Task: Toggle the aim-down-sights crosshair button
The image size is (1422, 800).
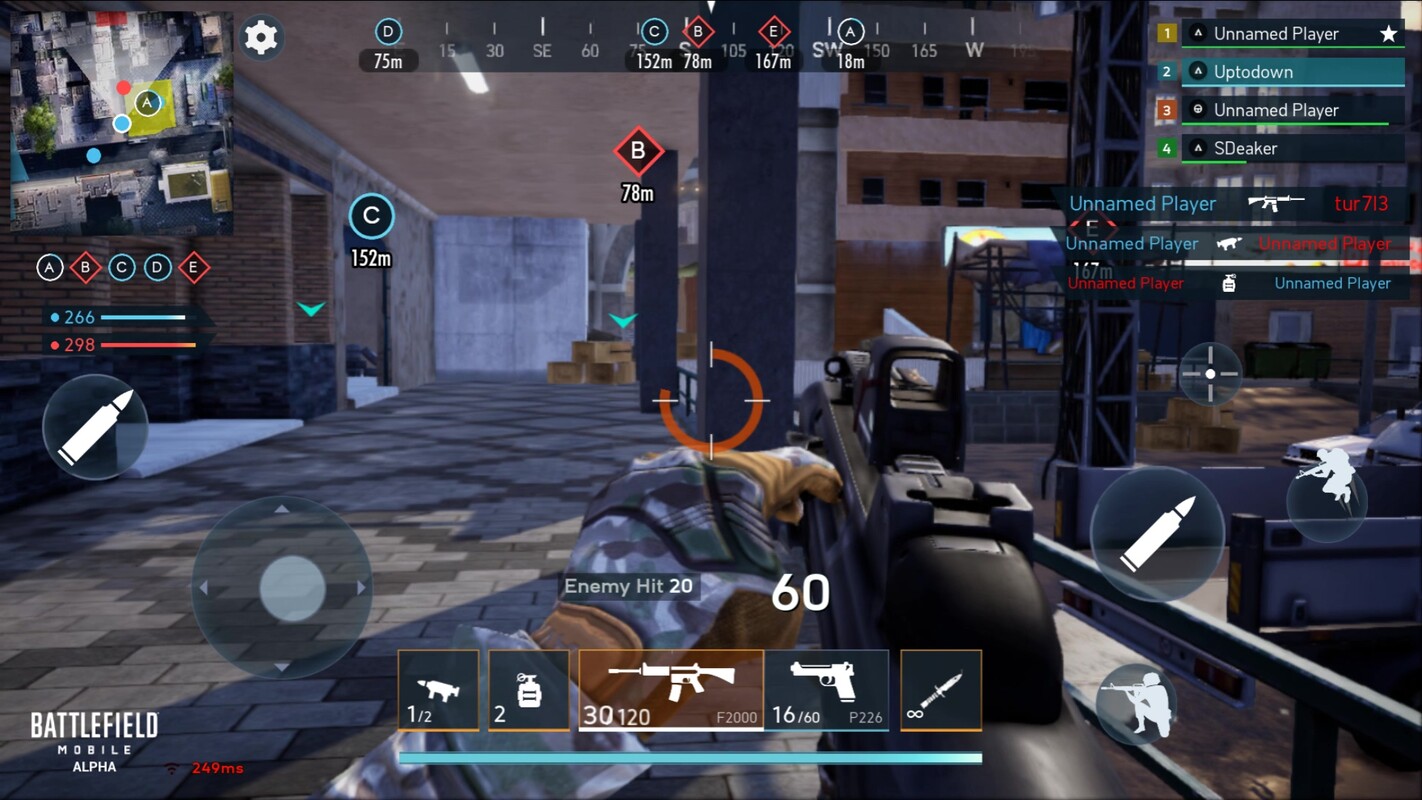Action: coord(1210,374)
